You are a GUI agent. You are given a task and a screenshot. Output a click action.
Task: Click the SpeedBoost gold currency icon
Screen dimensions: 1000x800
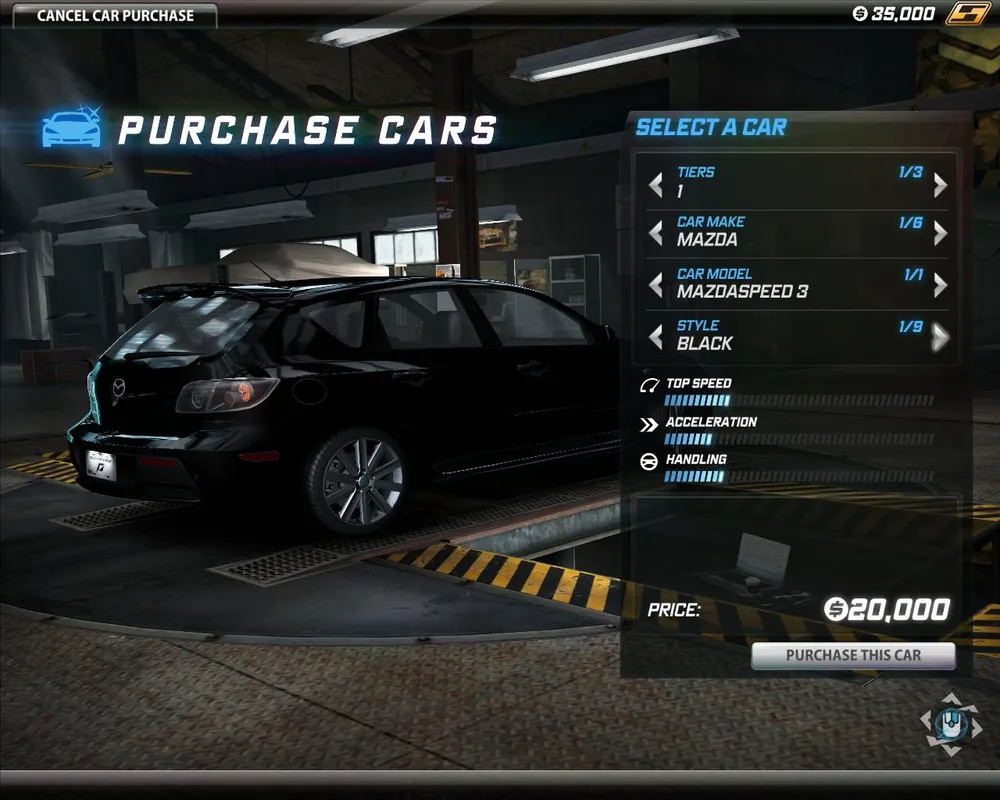pos(967,14)
